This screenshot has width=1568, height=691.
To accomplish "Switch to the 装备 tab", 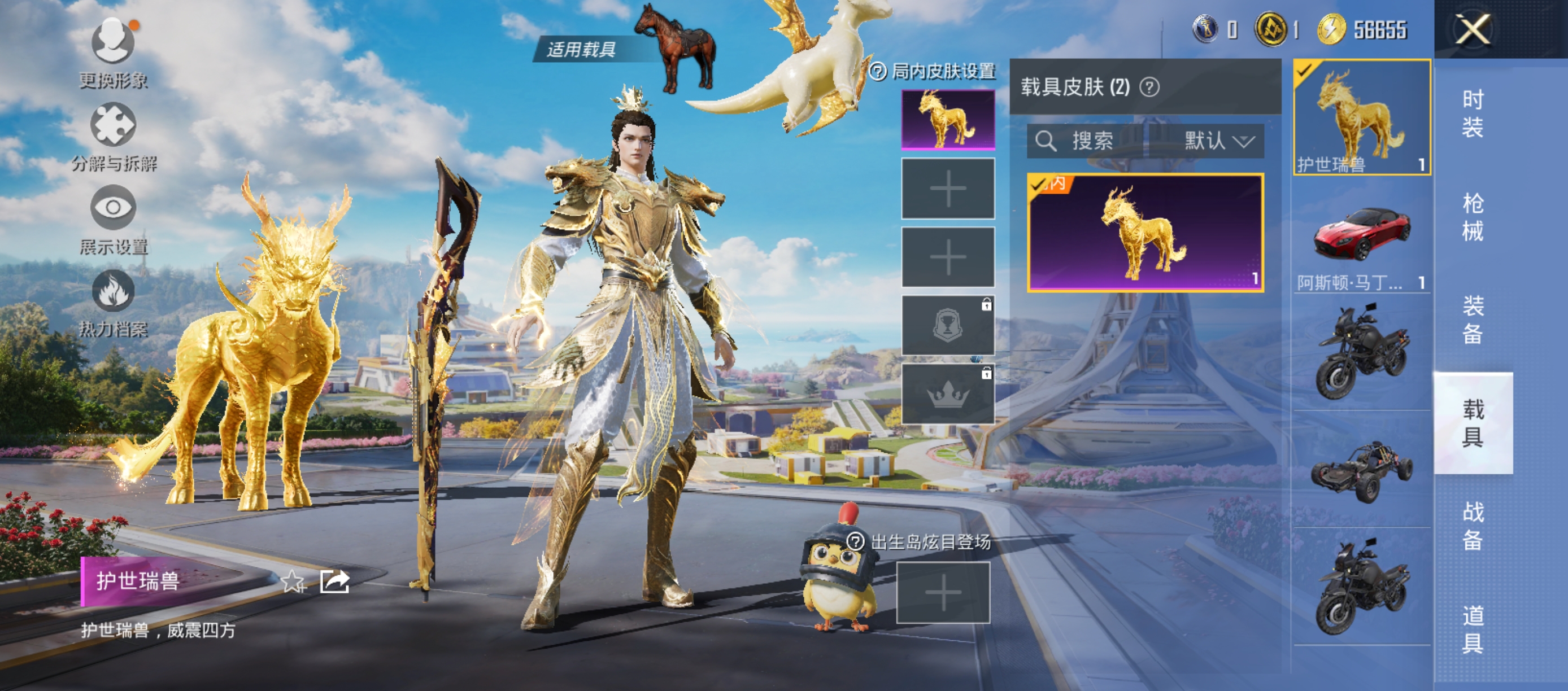I will (1473, 320).
